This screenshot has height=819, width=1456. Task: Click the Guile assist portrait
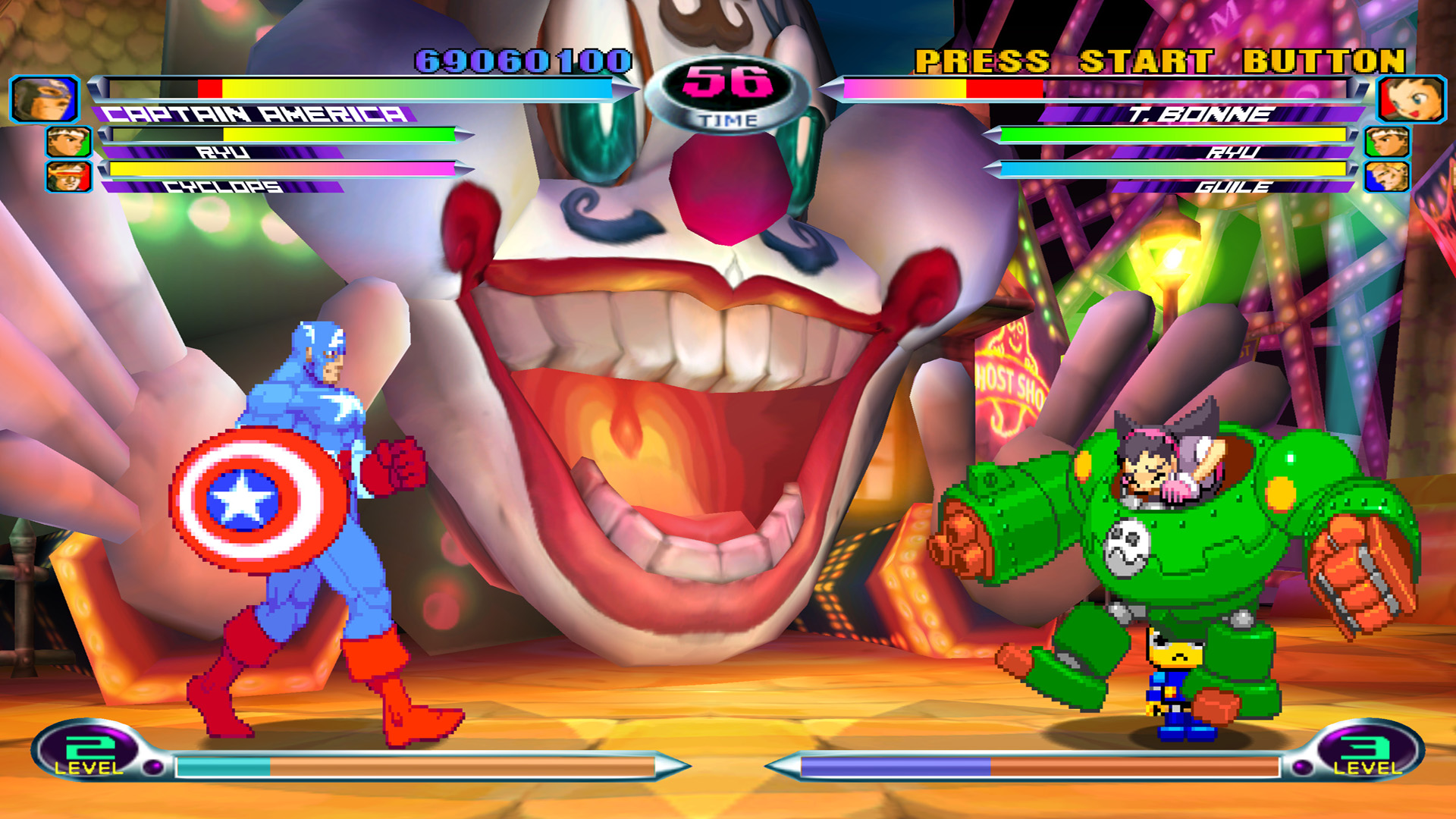point(1387,177)
